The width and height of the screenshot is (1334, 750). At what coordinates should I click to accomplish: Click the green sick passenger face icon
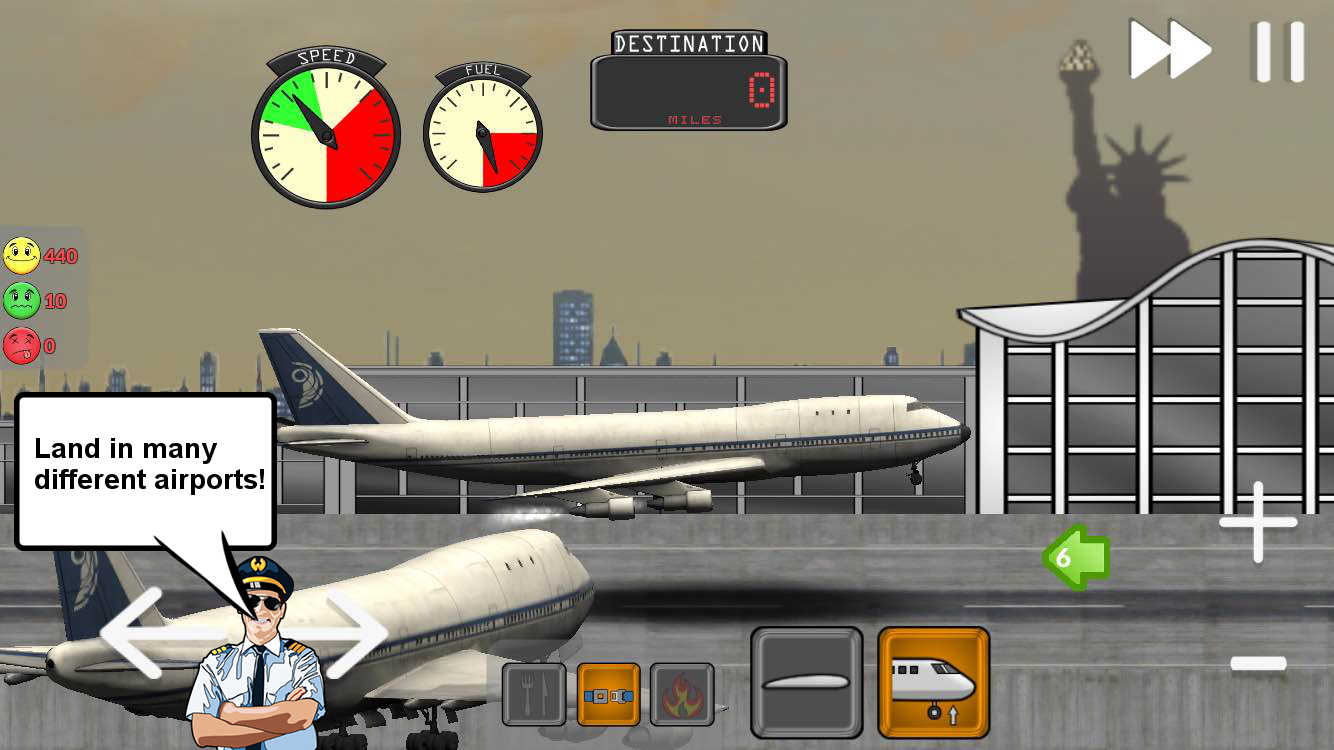coord(22,301)
